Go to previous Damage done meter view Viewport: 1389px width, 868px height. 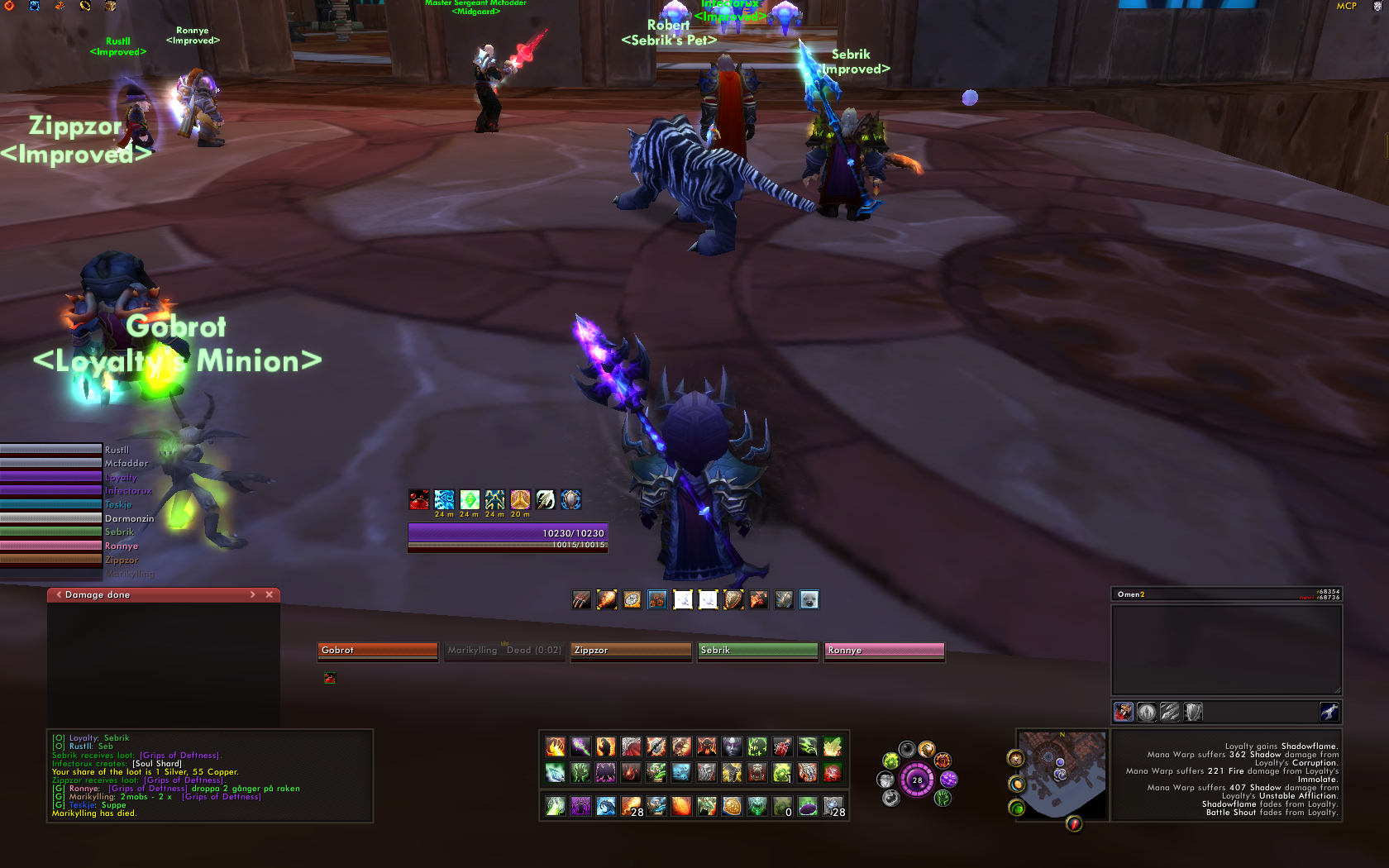[x=59, y=594]
